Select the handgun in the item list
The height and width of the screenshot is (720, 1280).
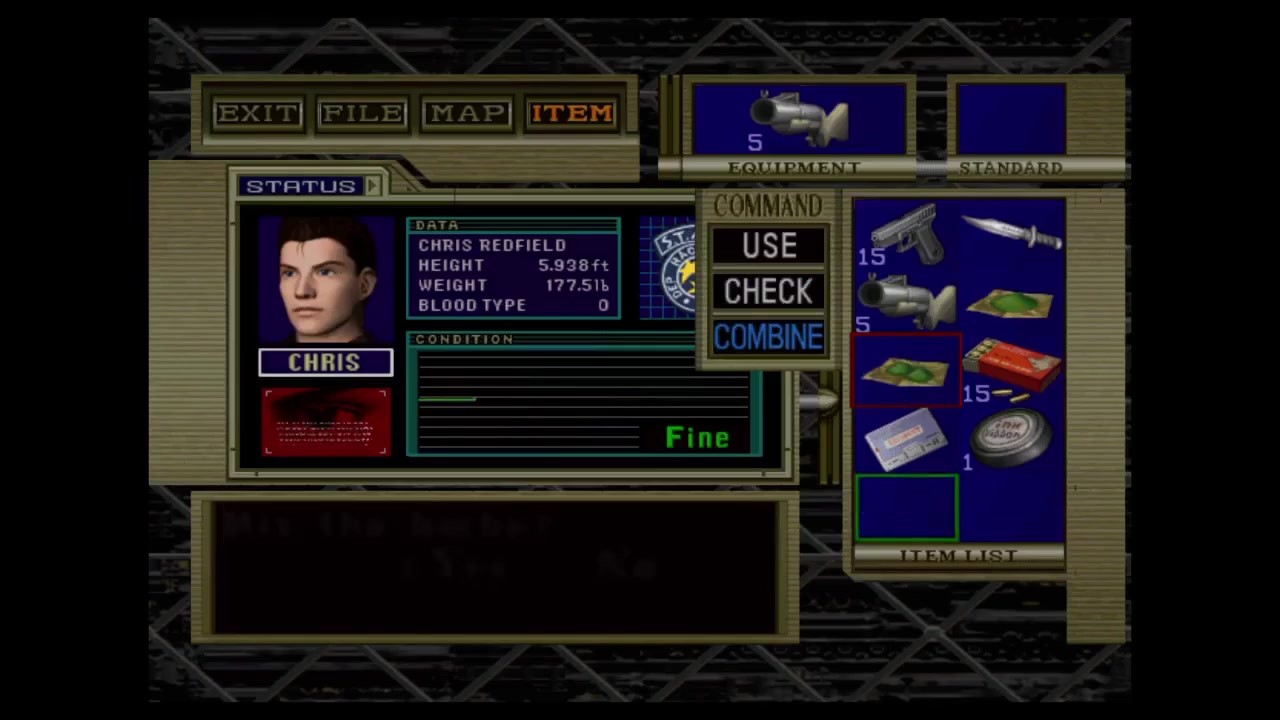tap(906, 235)
